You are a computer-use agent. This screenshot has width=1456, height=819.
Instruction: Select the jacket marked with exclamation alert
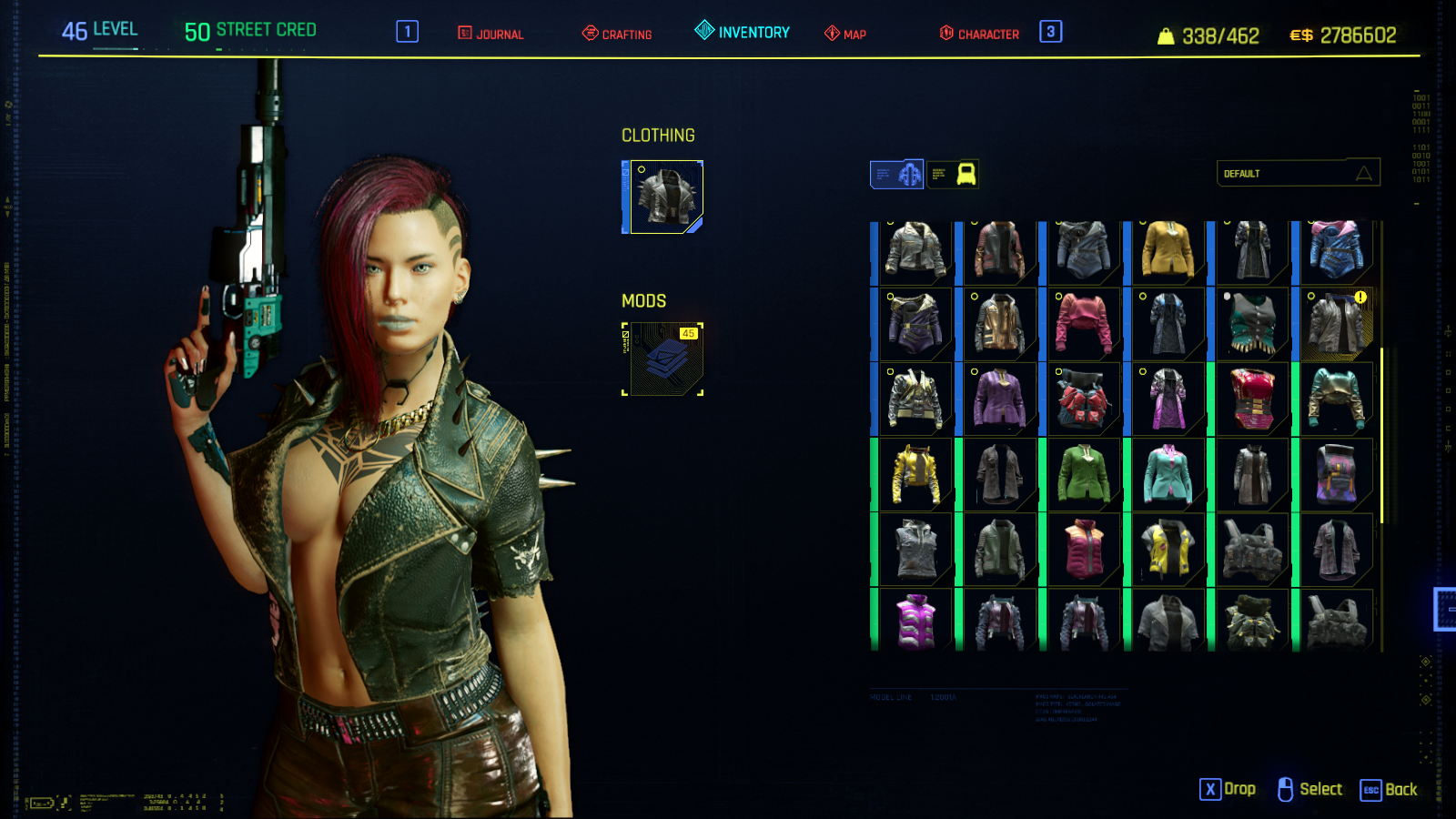[x=1337, y=325]
